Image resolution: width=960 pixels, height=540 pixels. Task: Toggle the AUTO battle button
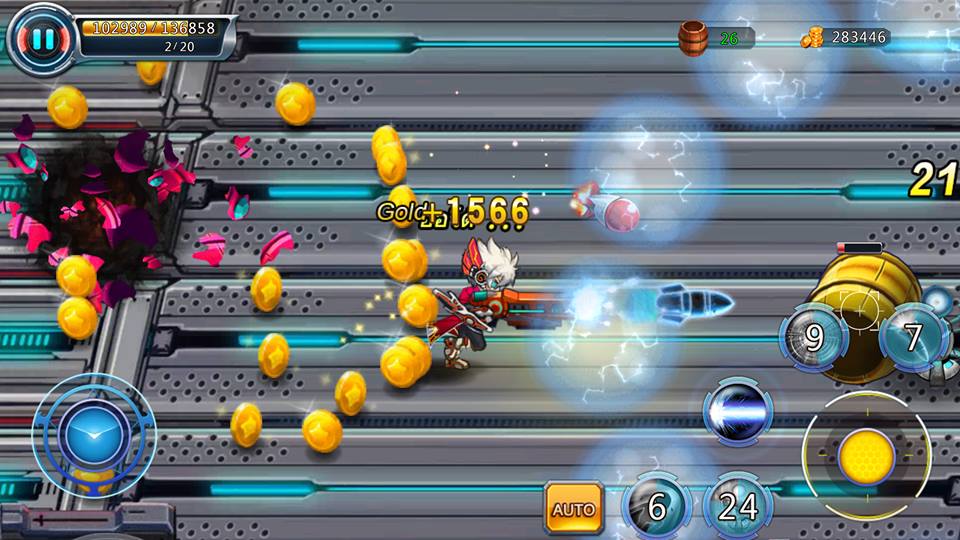[x=574, y=507]
